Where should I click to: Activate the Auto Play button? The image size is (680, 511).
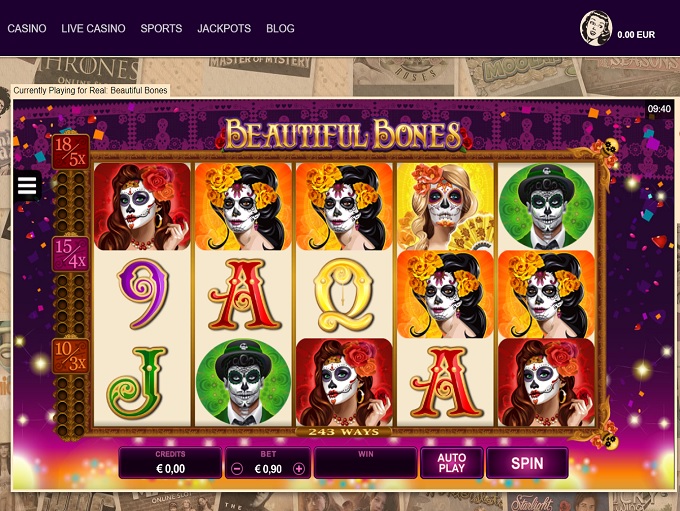point(452,463)
